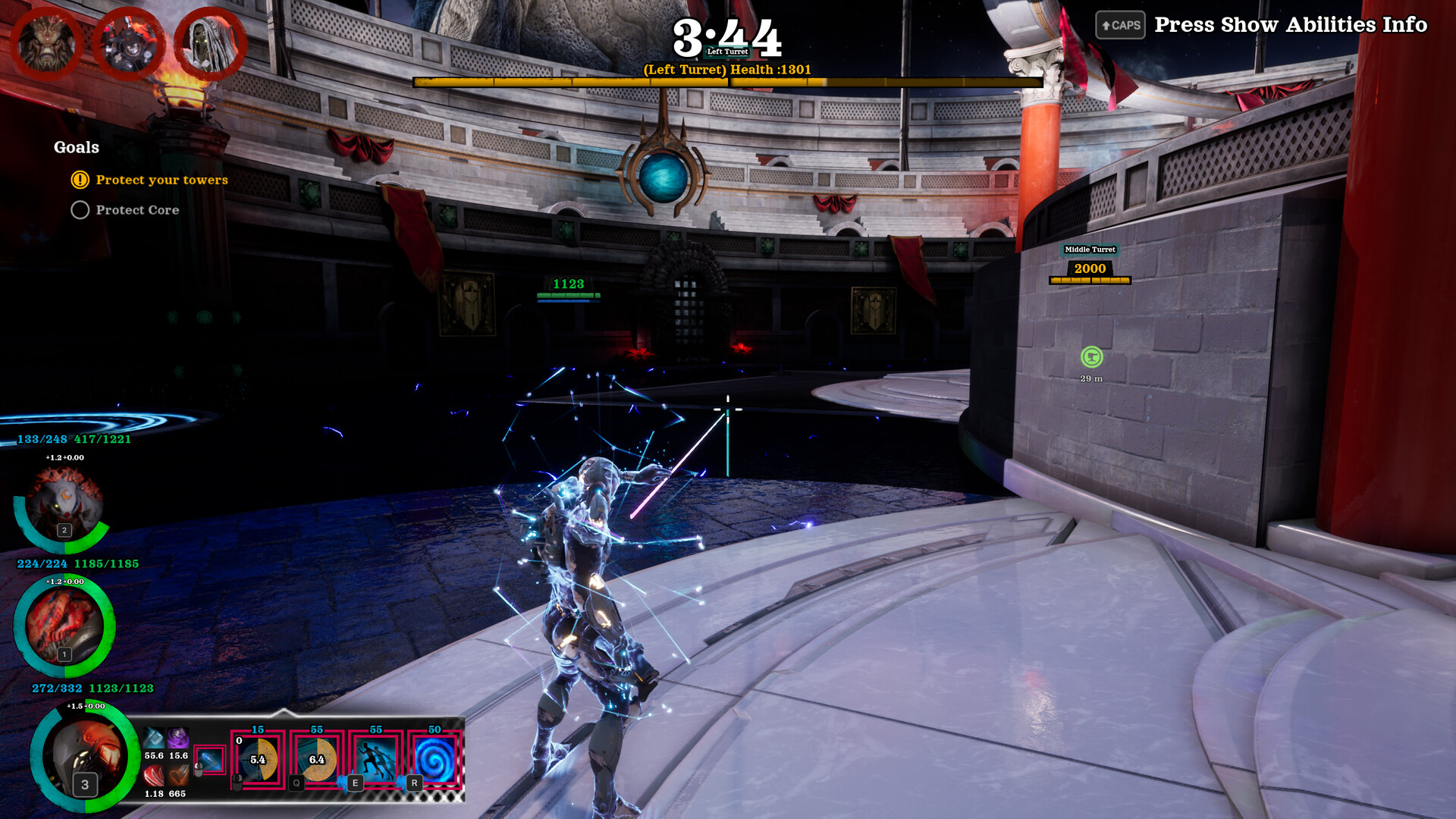Image resolution: width=1456 pixels, height=819 pixels.
Task: Select the blue crystal basic attack icon
Action: click(x=209, y=760)
